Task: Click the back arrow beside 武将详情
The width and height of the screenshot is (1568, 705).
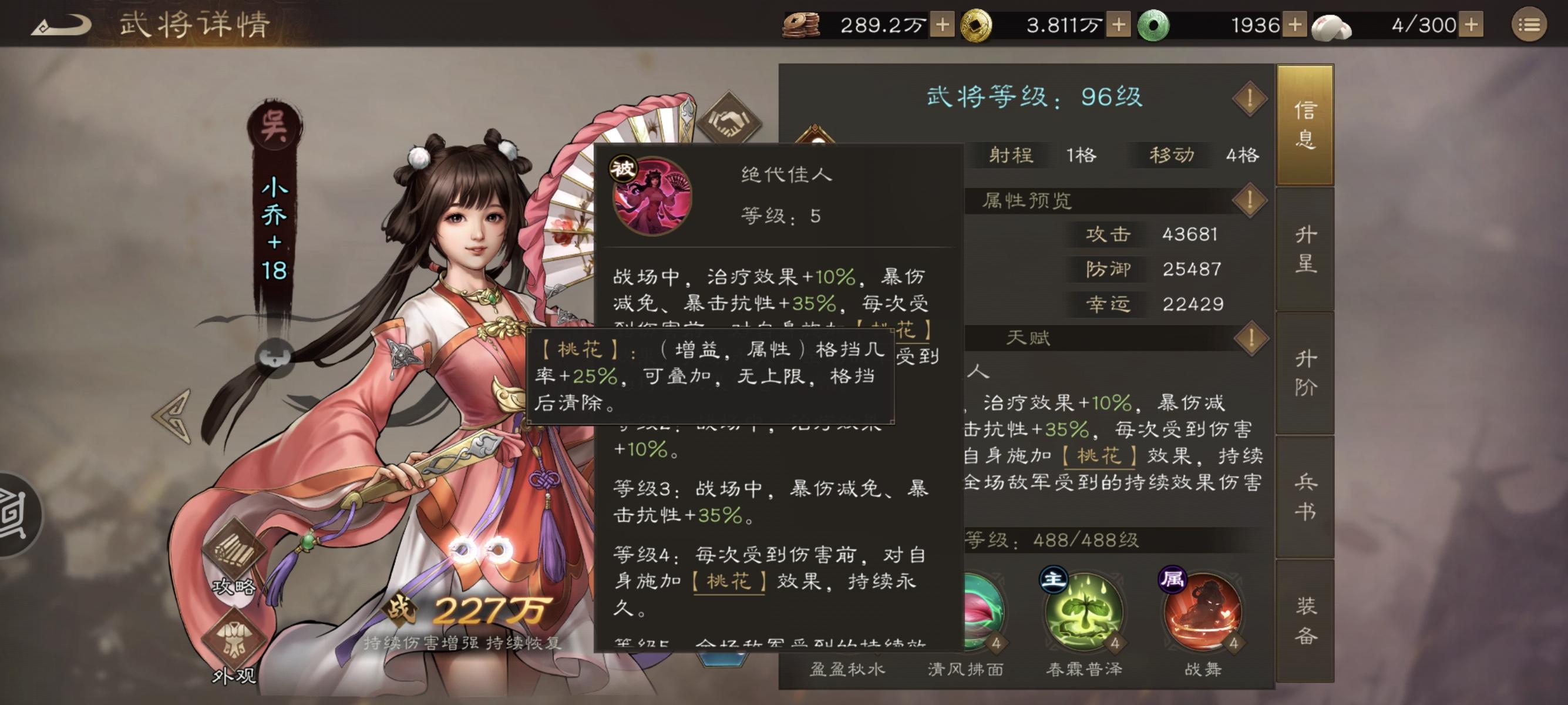Action: click(59, 26)
